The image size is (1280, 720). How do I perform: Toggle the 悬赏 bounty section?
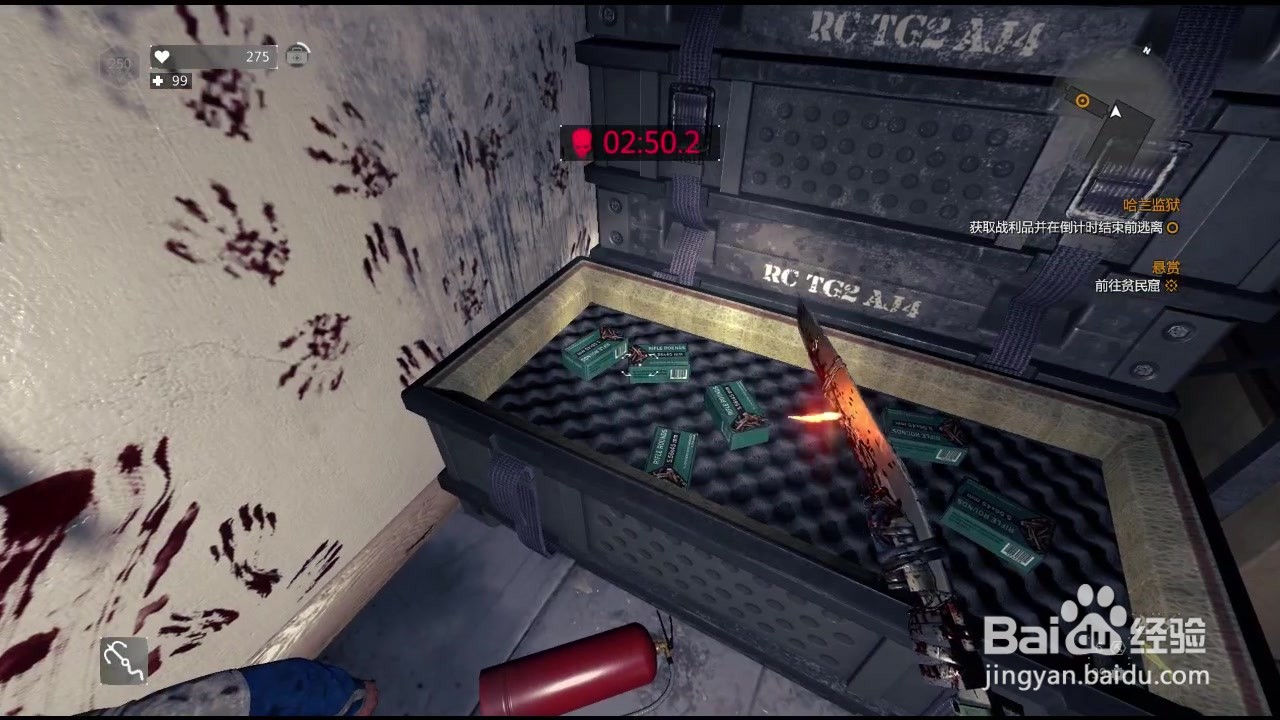[1166, 266]
